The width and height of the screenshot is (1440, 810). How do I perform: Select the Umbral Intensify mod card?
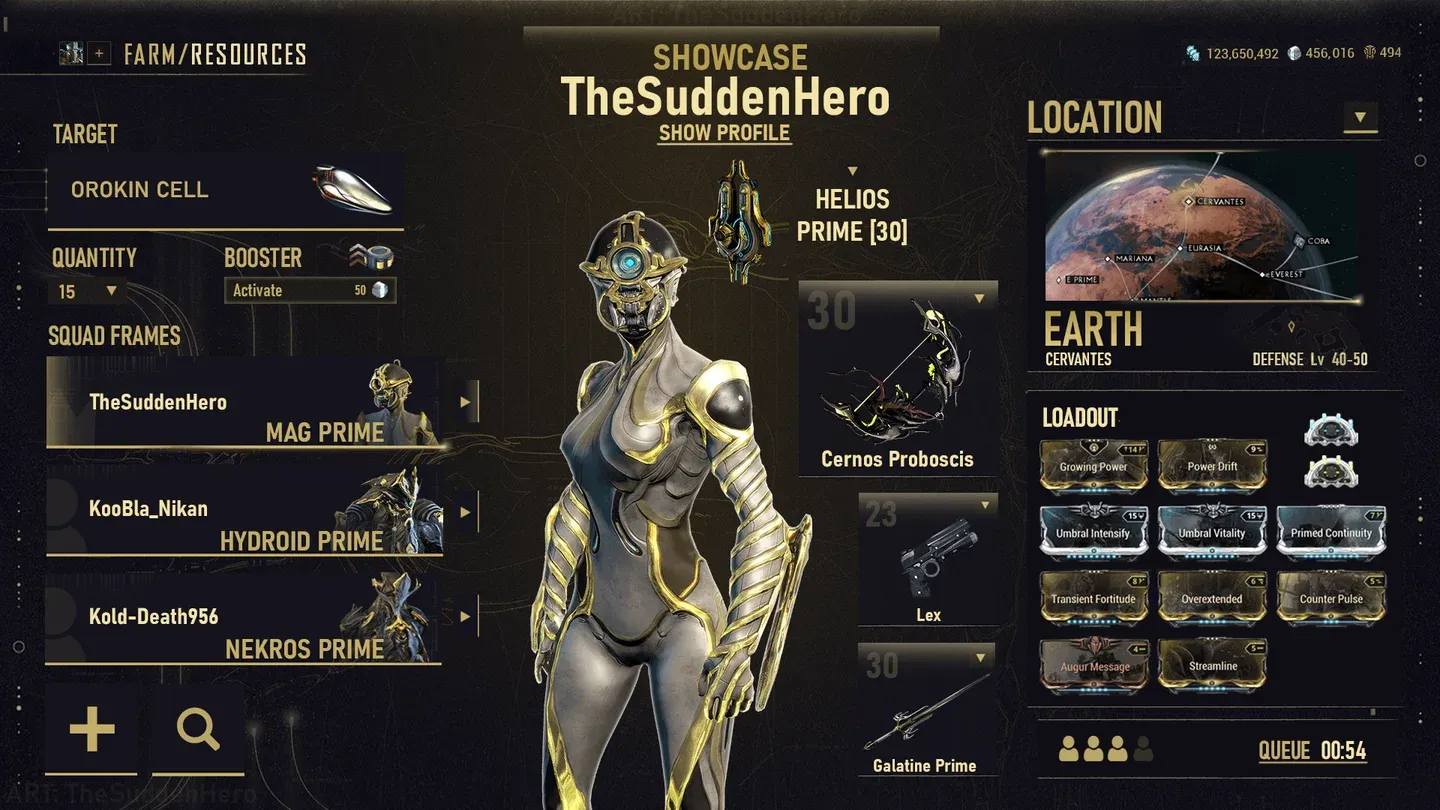tap(1093, 531)
